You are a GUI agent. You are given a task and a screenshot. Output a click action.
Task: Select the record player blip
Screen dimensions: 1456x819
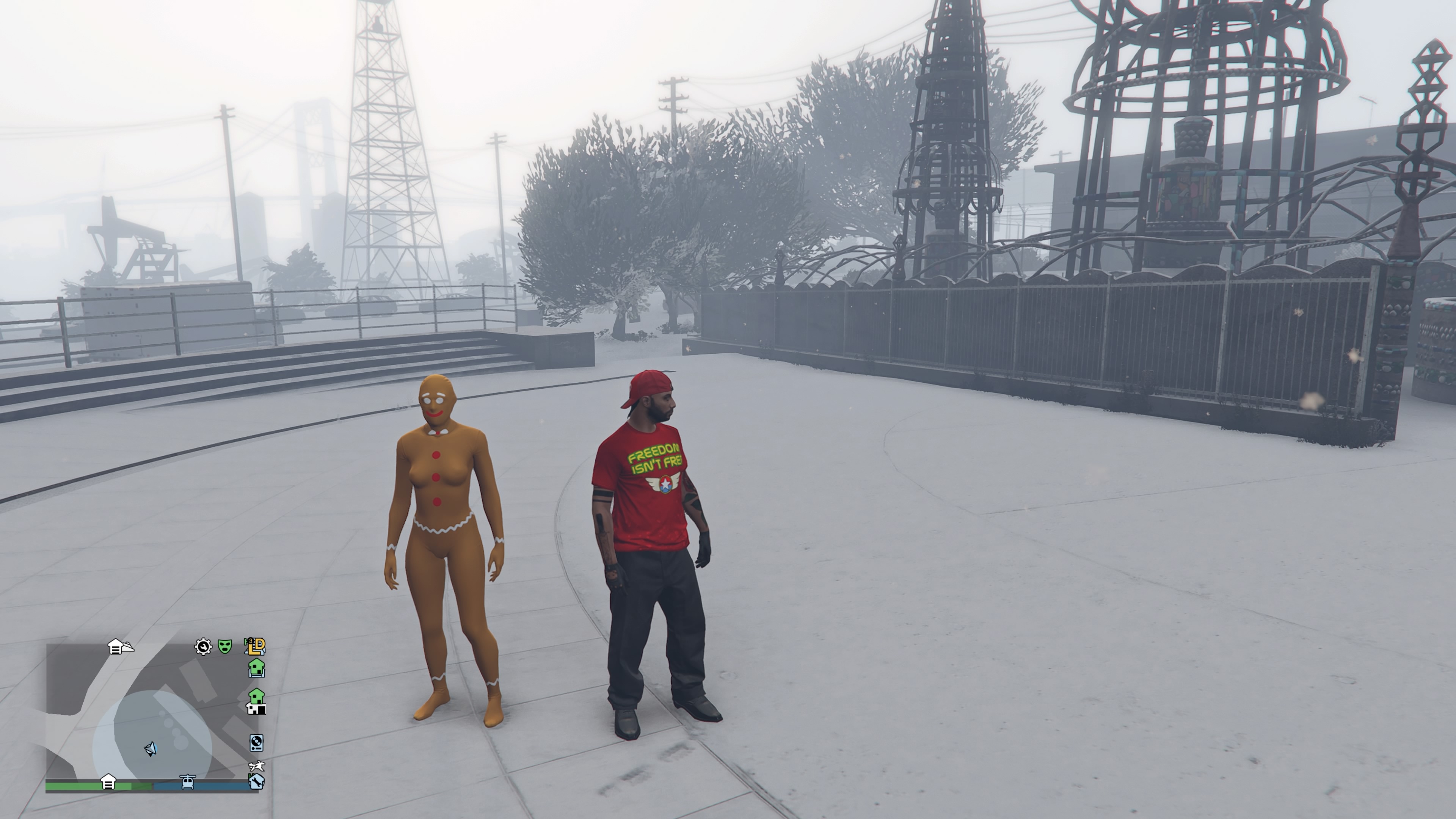pos(256,742)
